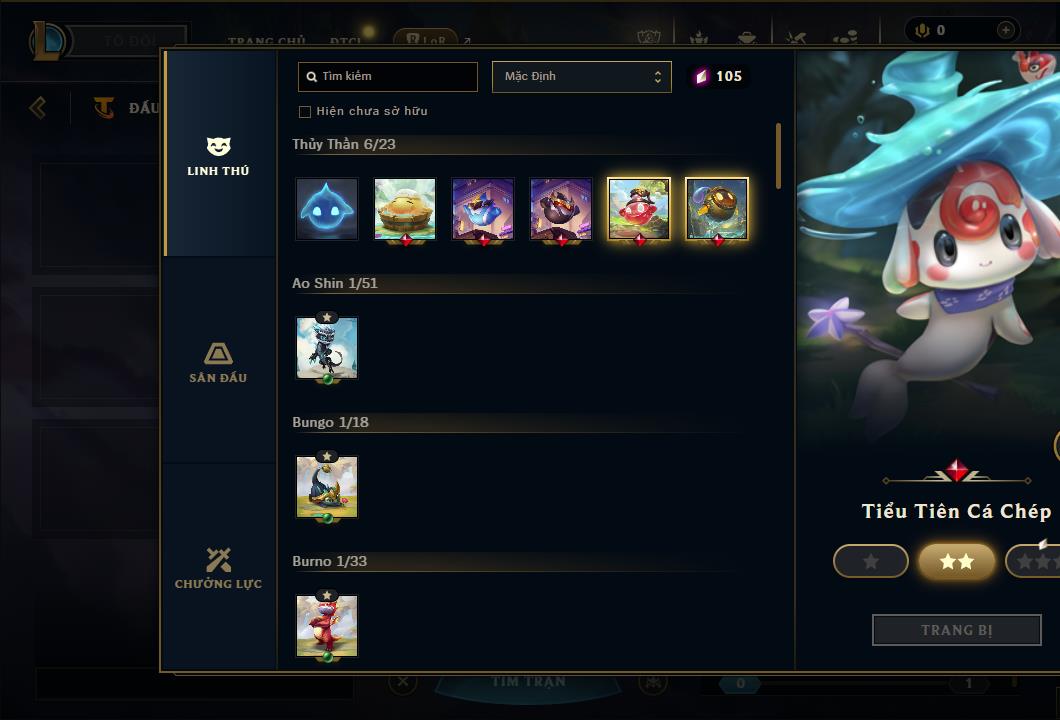Viewport: 1060px width, 720px height.
Task: Toggle the Hiện chưa sở hữu checkbox
Action: (x=305, y=112)
